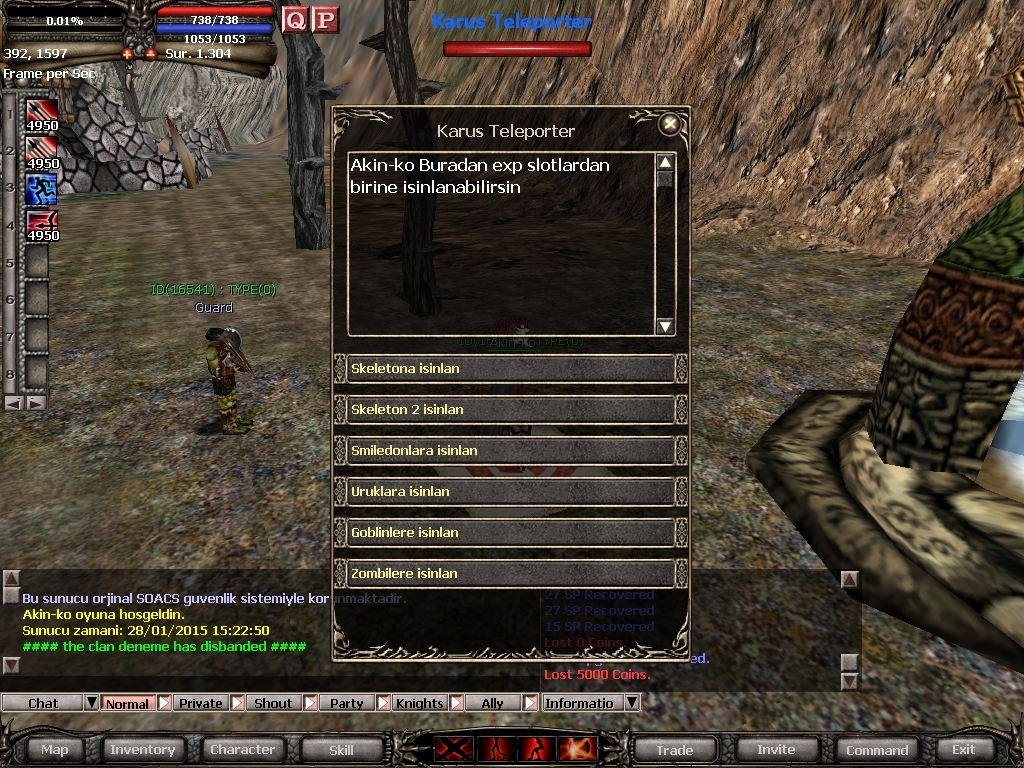Exit the game via Exit button
Viewport: 1024px width, 768px height.
coord(963,749)
